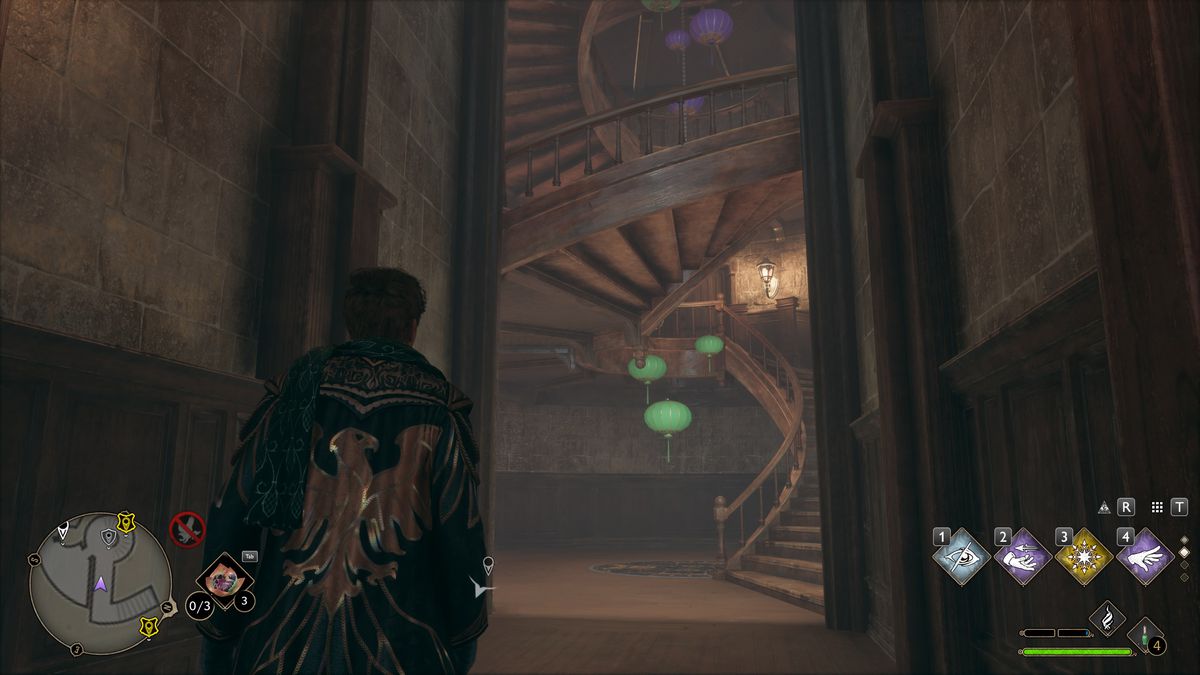Activate the Disillusionment crossed-eye spell
The width and height of the screenshot is (1200, 675).
click(x=962, y=557)
